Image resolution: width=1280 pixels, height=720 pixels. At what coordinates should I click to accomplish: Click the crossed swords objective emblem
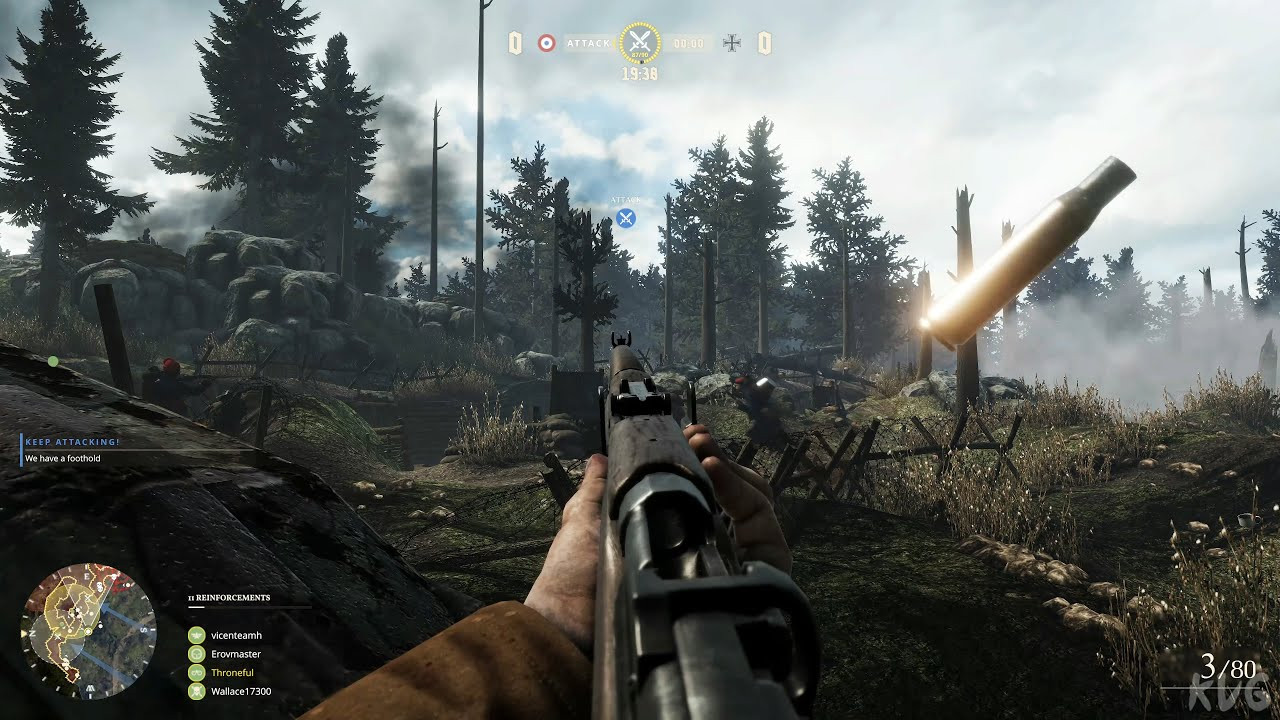639,43
